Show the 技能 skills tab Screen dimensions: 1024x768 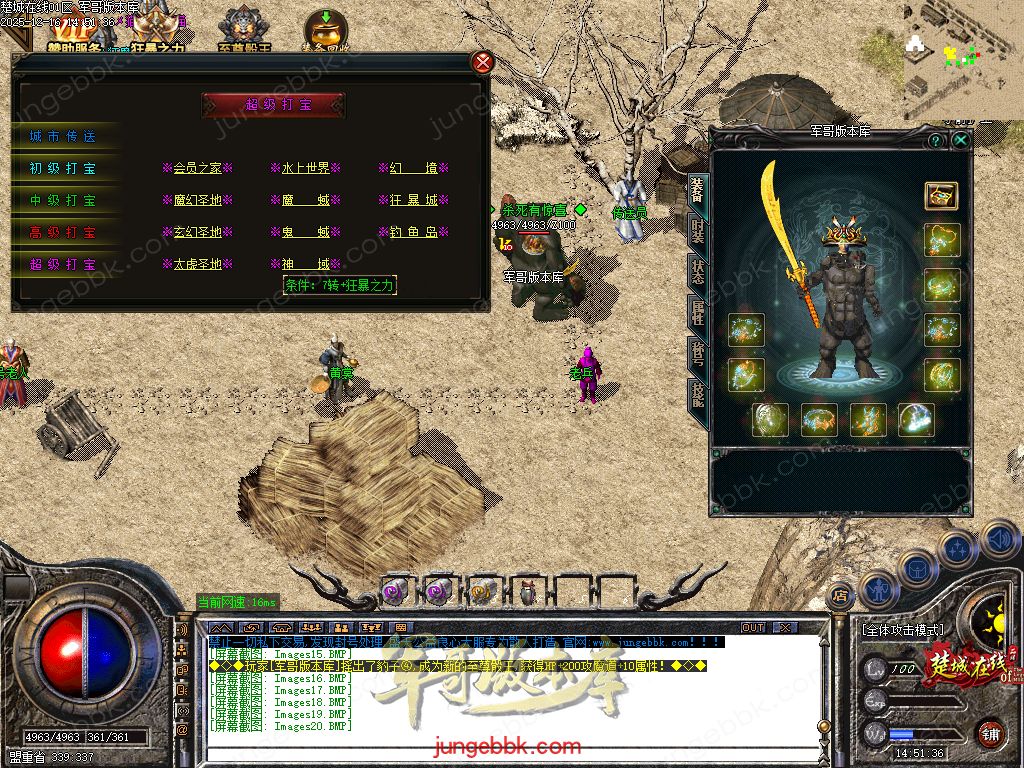(x=697, y=398)
